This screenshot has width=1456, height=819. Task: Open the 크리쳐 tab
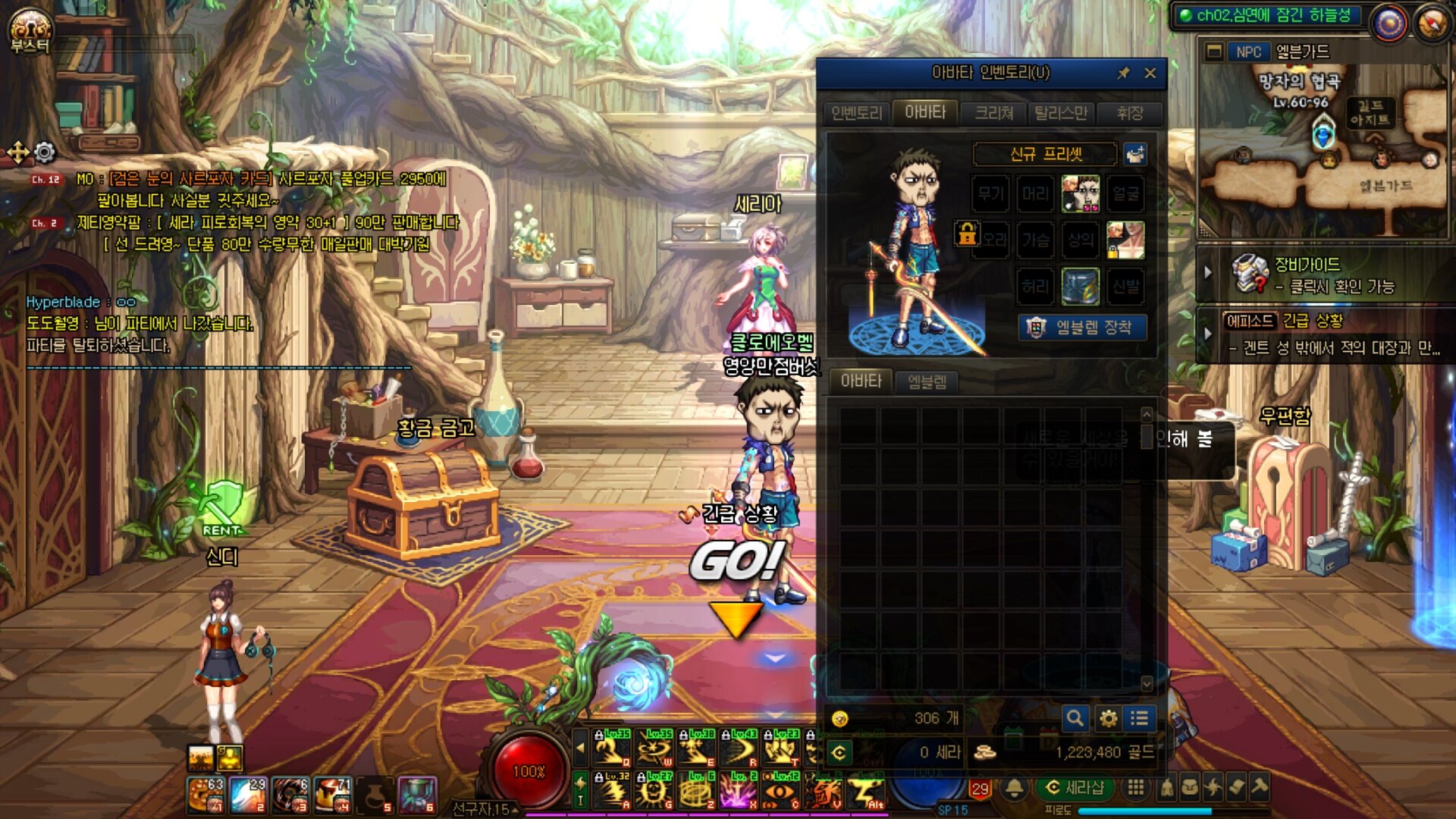[x=993, y=113]
